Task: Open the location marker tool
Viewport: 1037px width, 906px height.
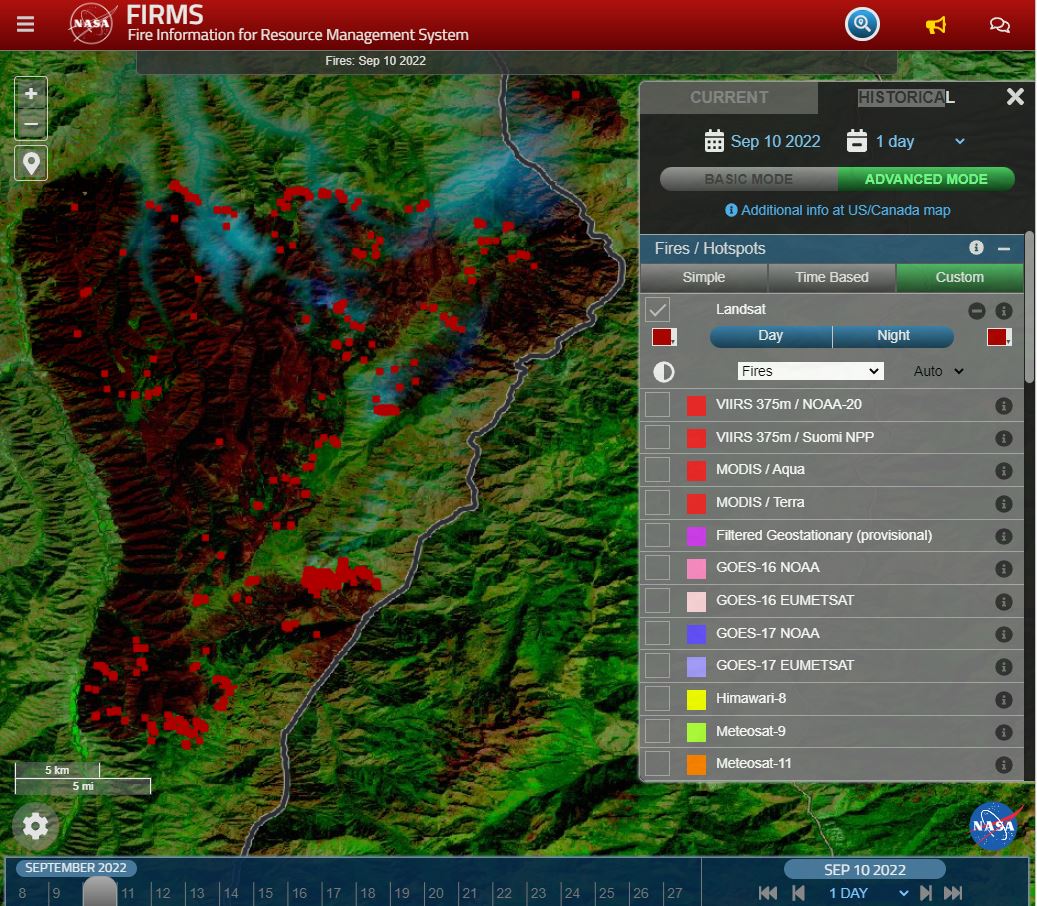Action: [31, 163]
